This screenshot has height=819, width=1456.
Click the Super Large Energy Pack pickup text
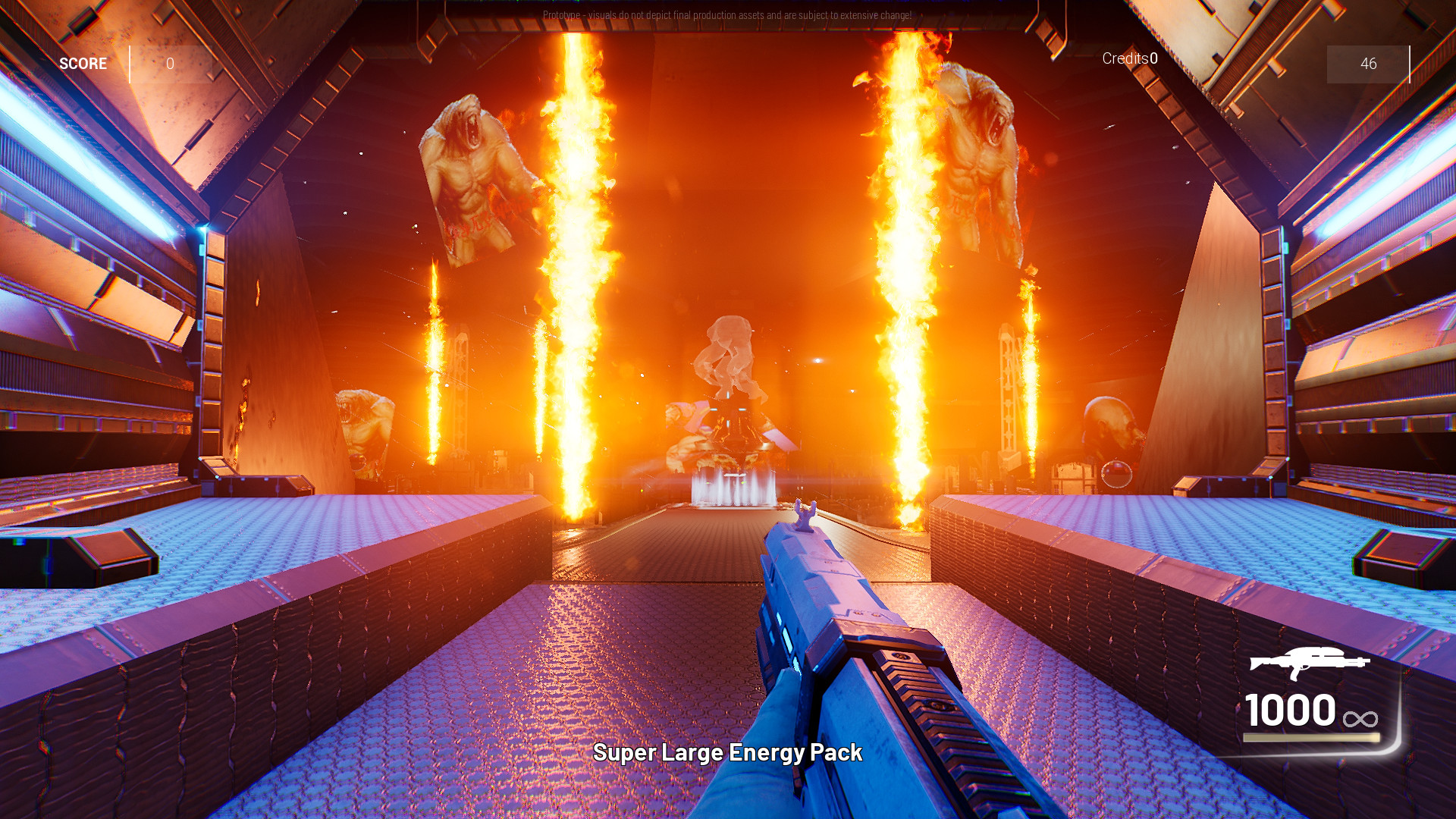tap(728, 754)
